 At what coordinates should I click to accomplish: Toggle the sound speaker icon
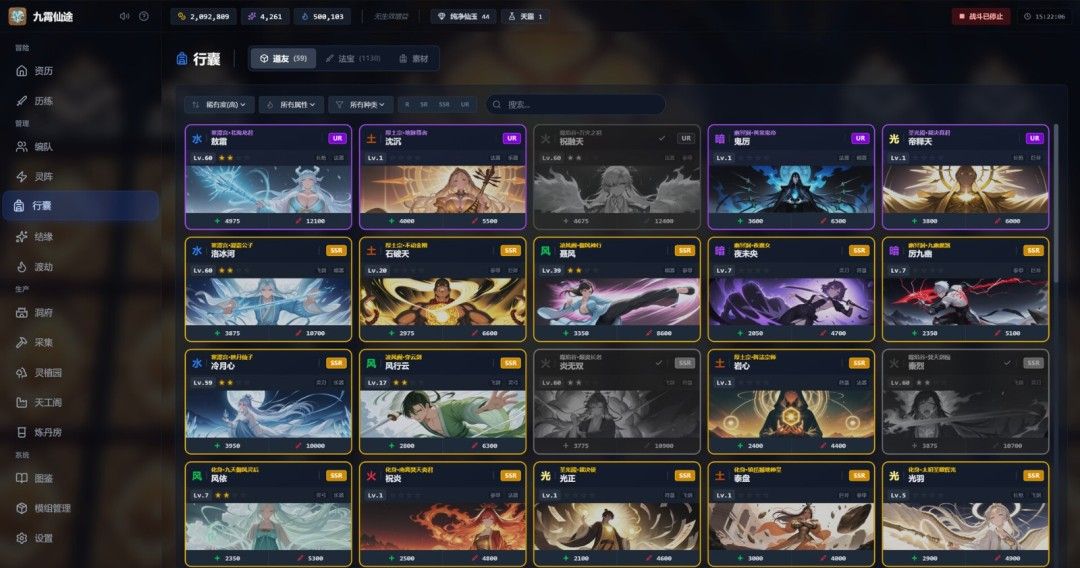pyautogui.click(x=124, y=16)
